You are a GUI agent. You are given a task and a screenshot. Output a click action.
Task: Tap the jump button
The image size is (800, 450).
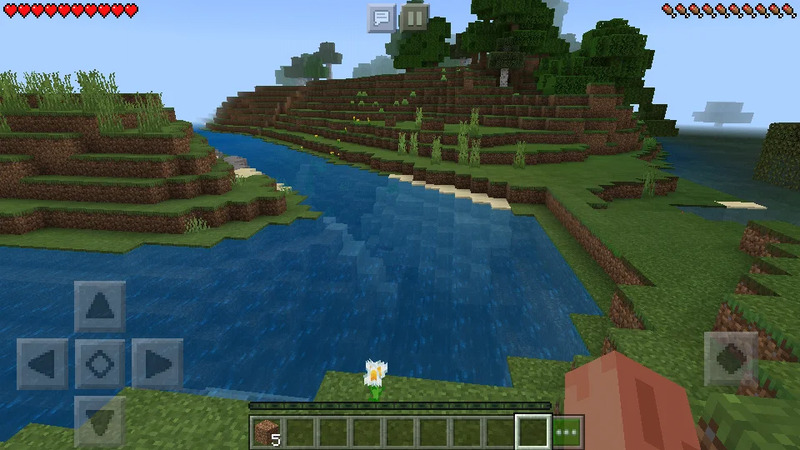(730, 359)
